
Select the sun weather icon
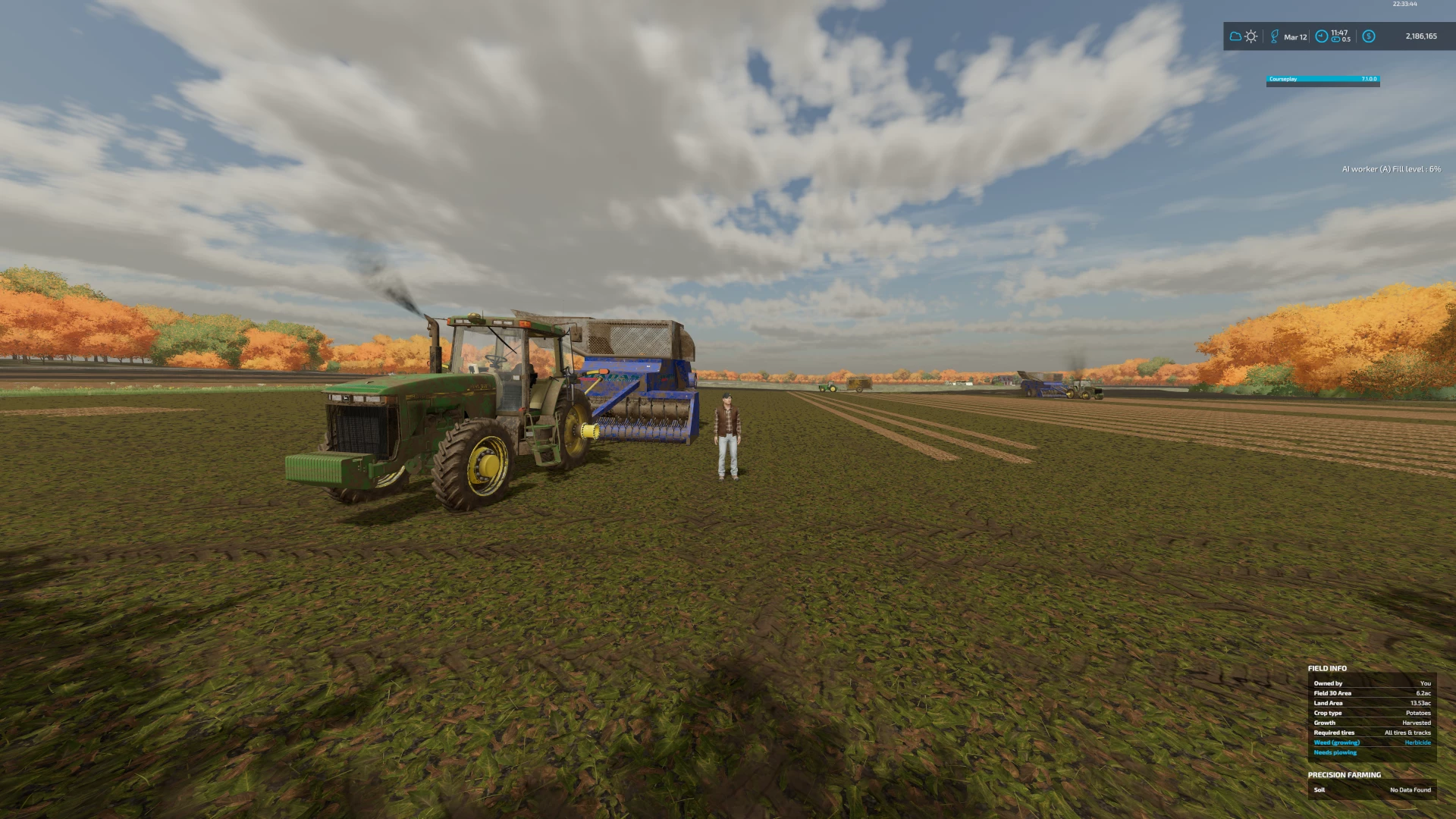(1251, 37)
